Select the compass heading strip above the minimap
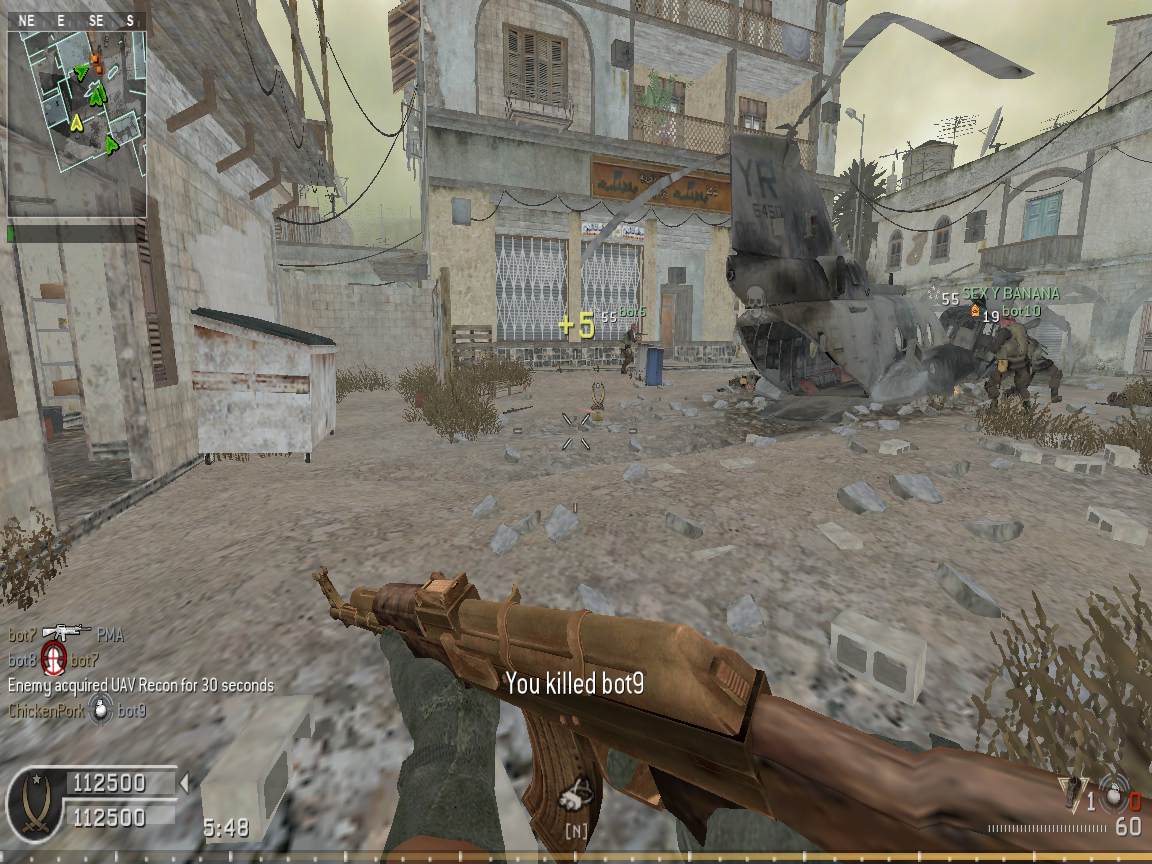This screenshot has width=1152, height=864. coord(78,20)
